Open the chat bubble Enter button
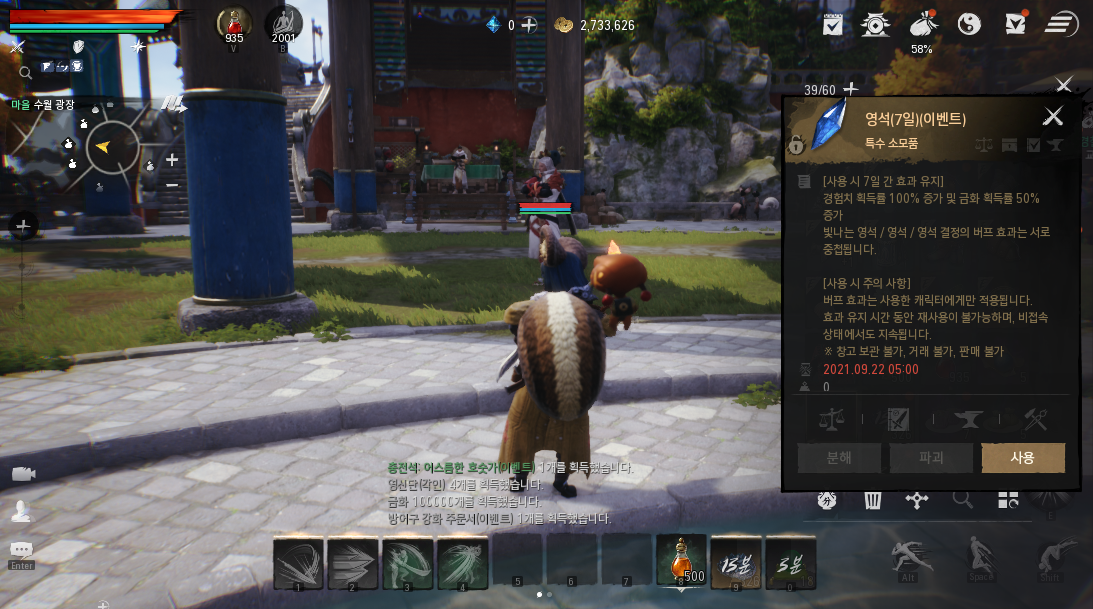Image resolution: width=1093 pixels, height=609 pixels. click(x=21, y=550)
